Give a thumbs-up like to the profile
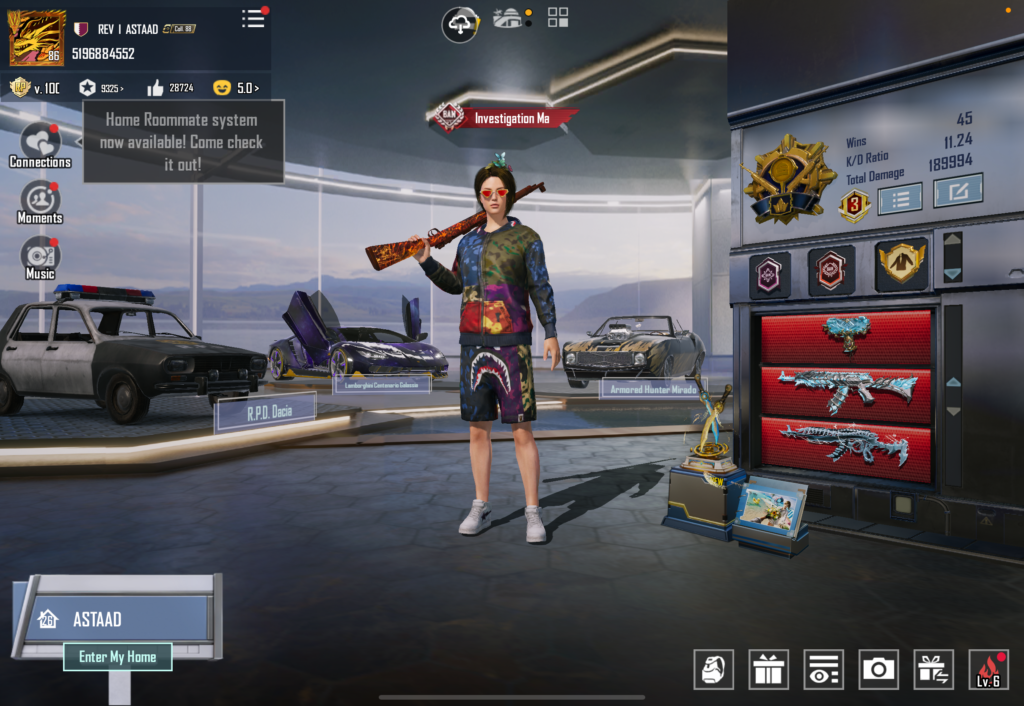 click(169, 88)
